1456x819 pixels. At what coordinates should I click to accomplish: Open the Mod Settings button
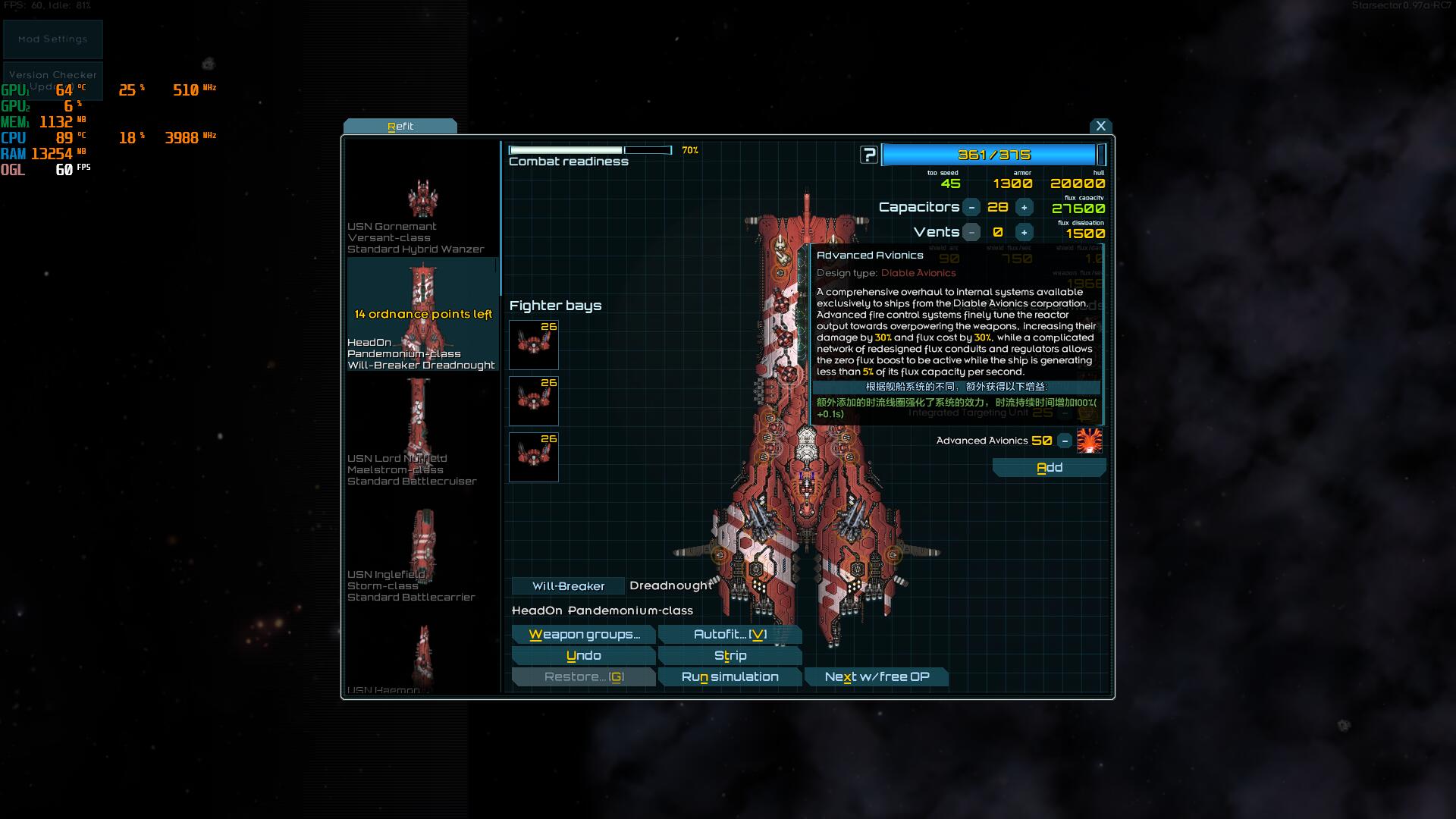click(53, 39)
